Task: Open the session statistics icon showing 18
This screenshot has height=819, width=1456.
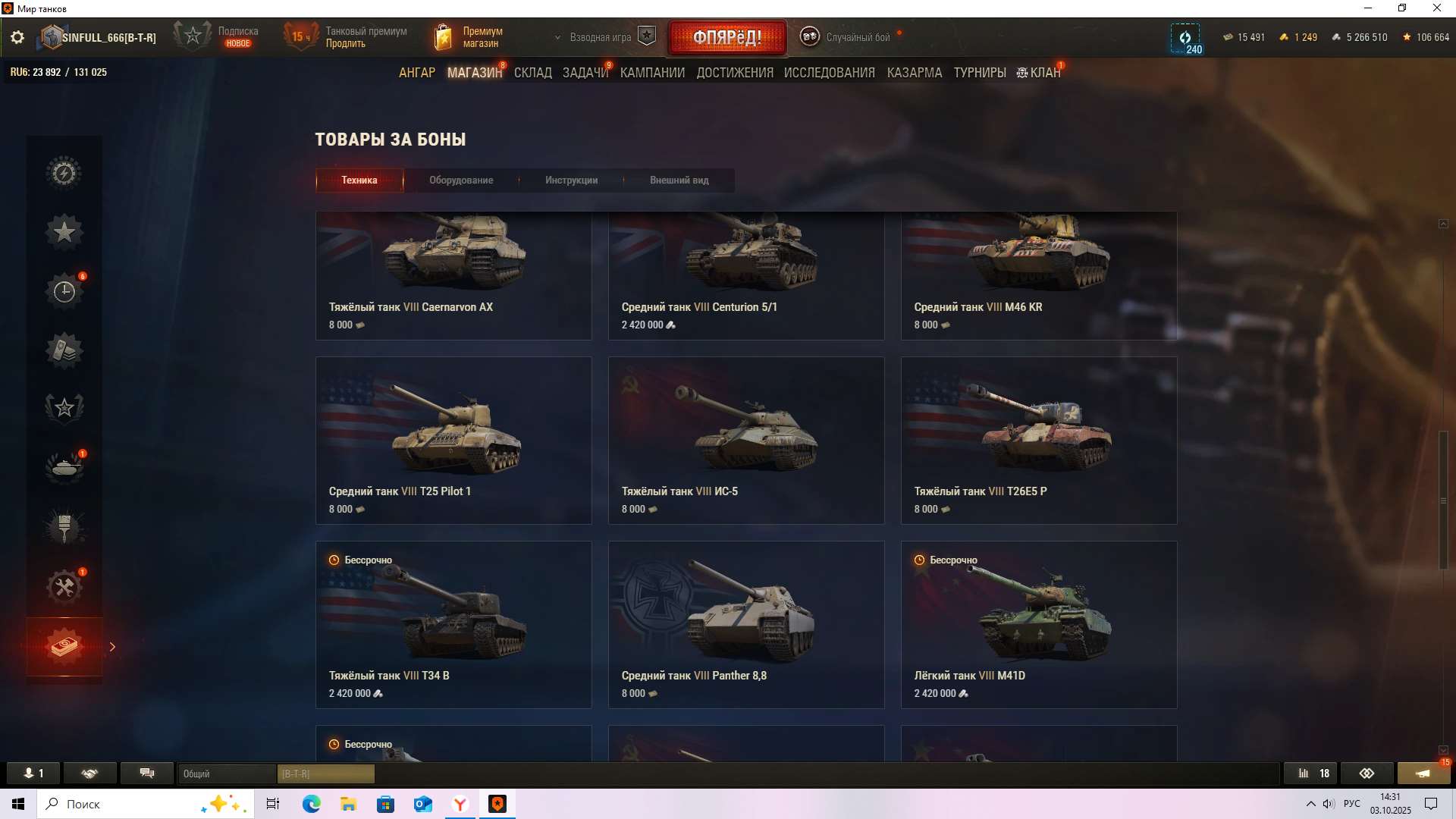Action: (x=1310, y=773)
